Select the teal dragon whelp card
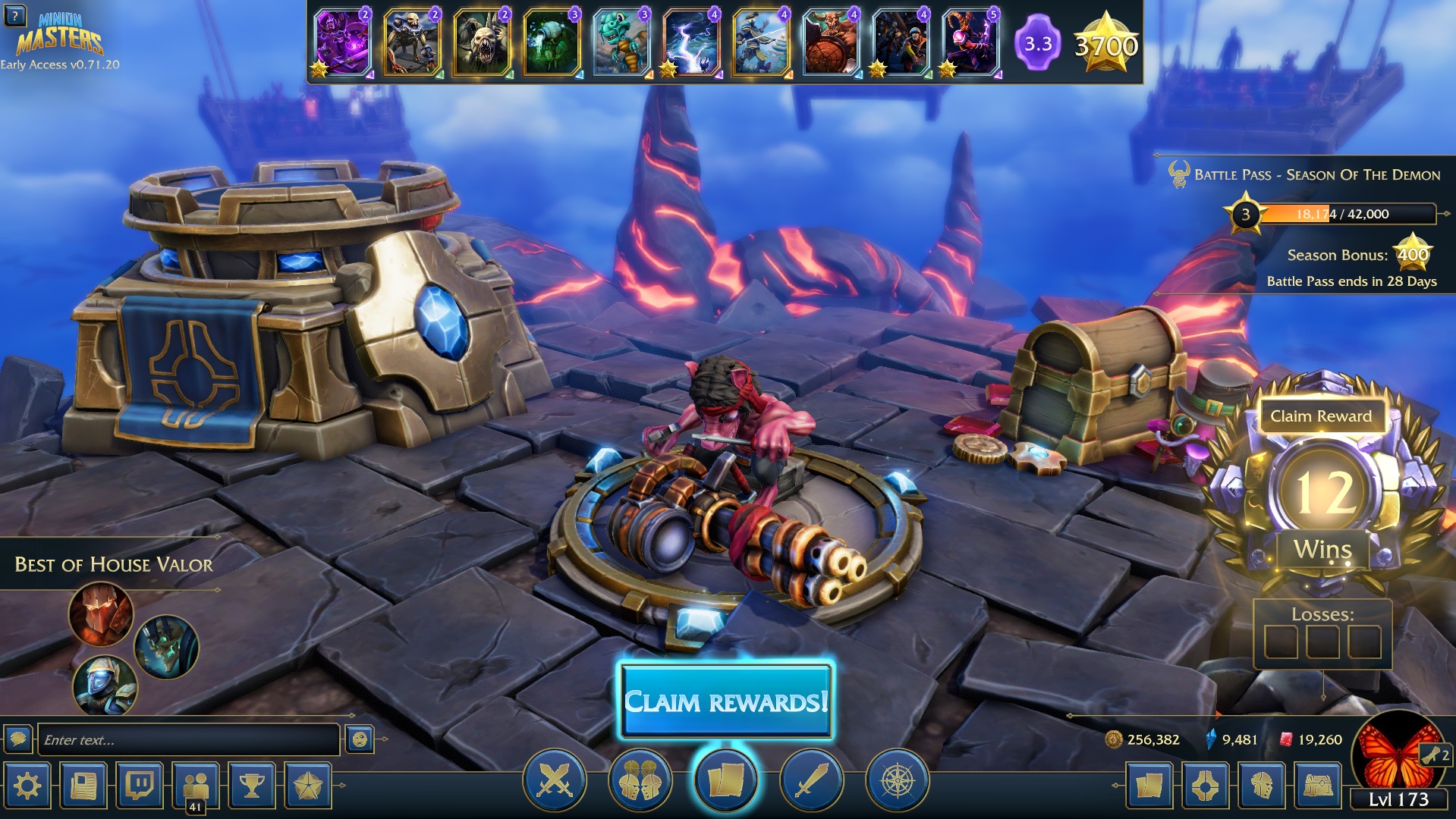The height and width of the screenshot is (819, 1456). point(621,42)
